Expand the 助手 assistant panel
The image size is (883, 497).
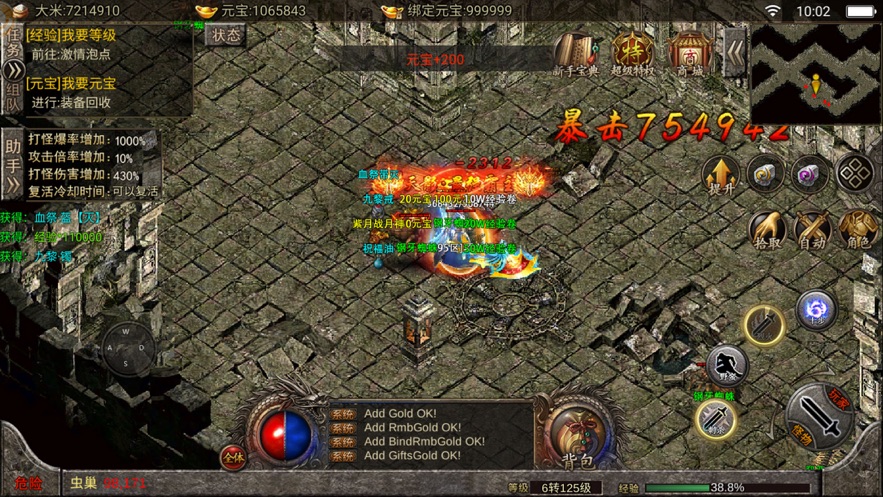tap(13, 164)
